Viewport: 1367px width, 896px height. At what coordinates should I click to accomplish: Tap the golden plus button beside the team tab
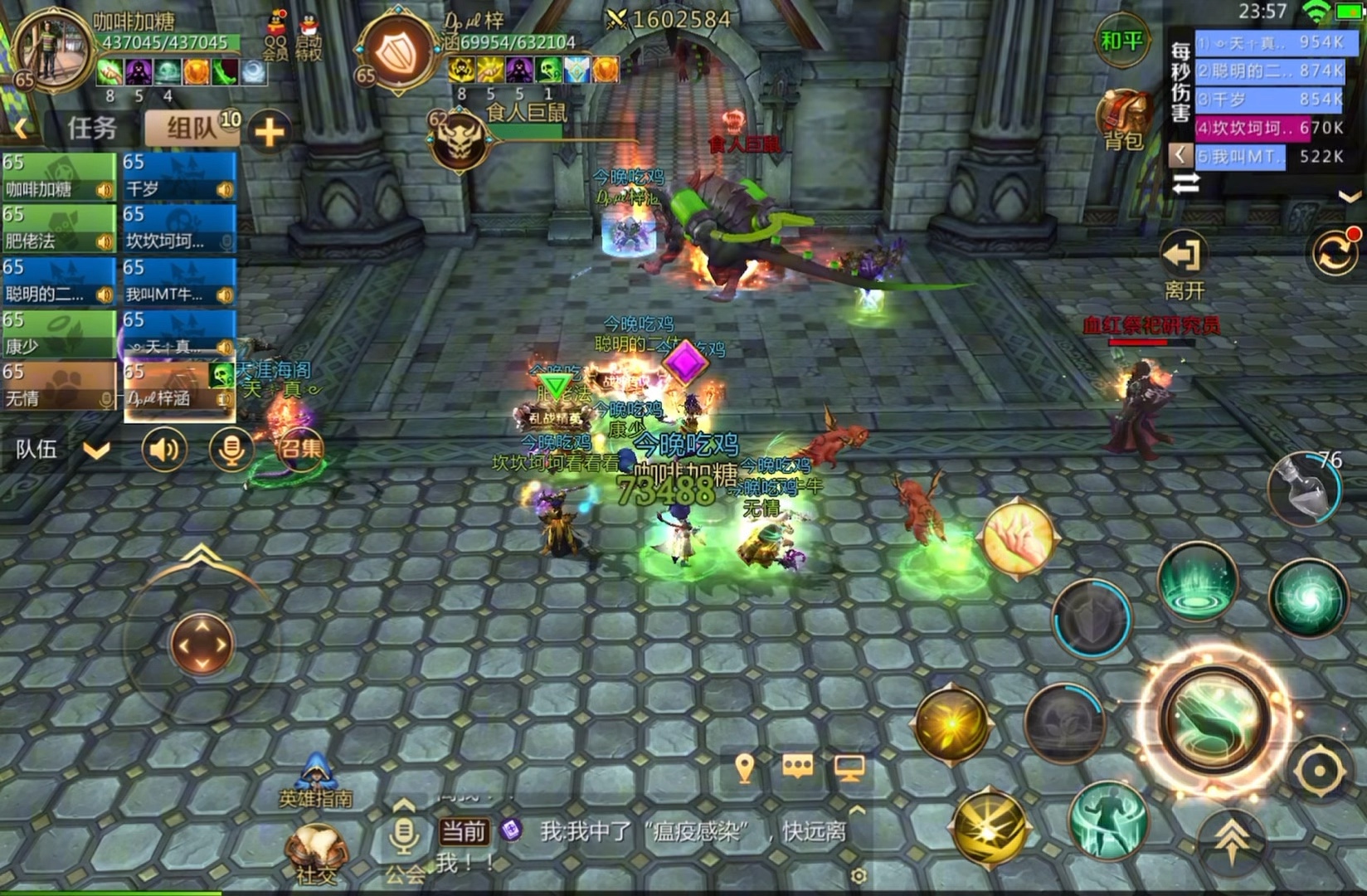(x=269, y=131)
